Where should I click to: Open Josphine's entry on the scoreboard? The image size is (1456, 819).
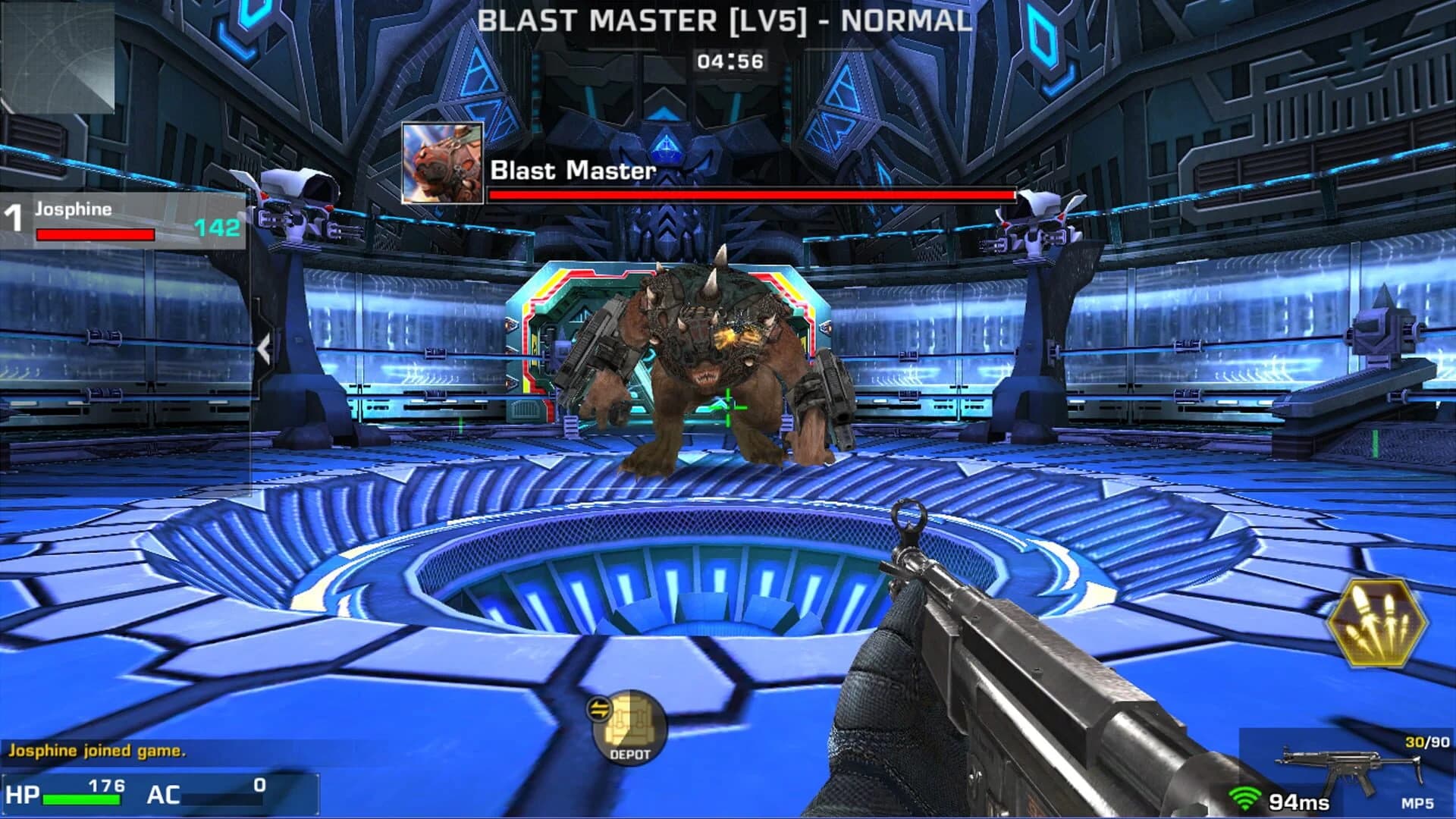coord(72,212)
